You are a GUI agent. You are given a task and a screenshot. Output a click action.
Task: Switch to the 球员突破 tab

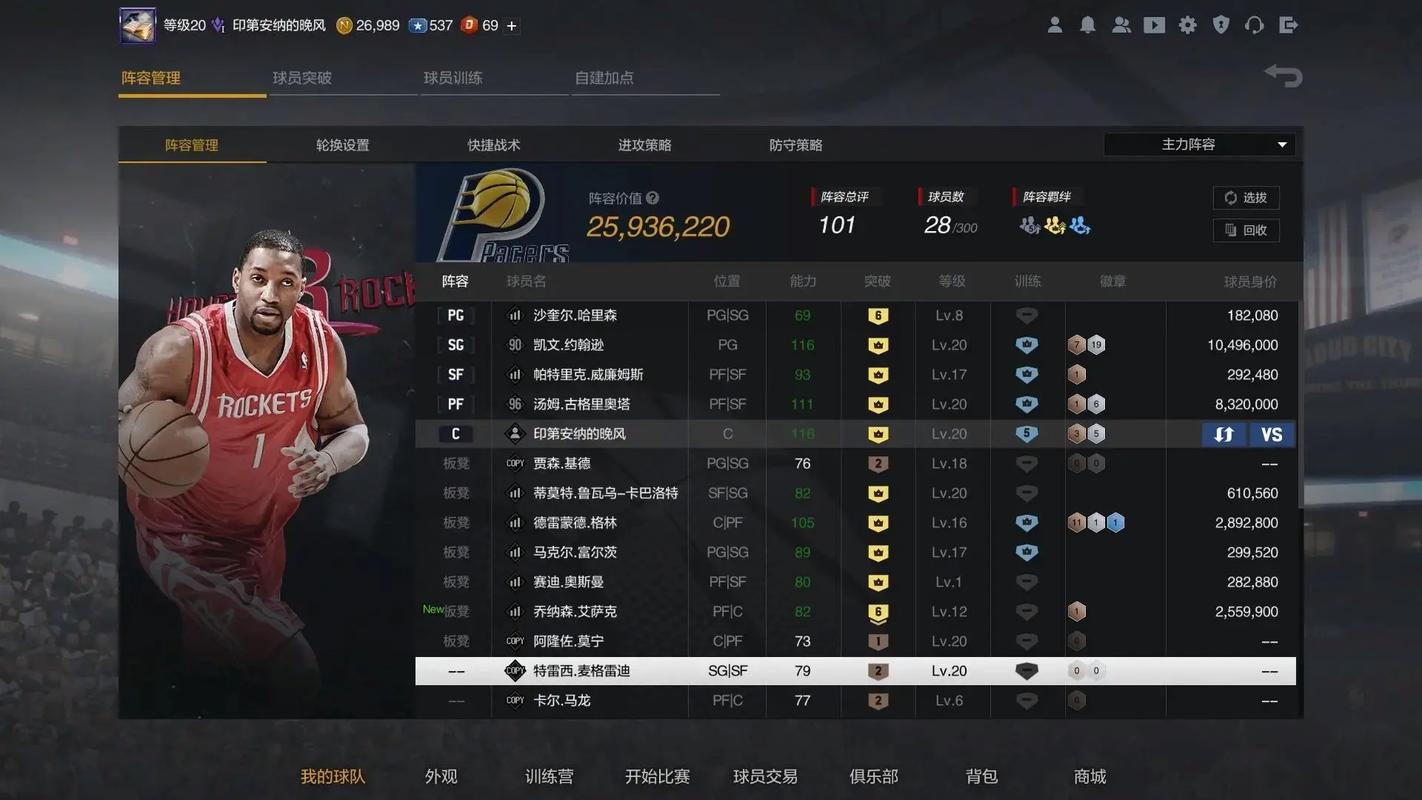pyautogui.click(x=302, y=76)
